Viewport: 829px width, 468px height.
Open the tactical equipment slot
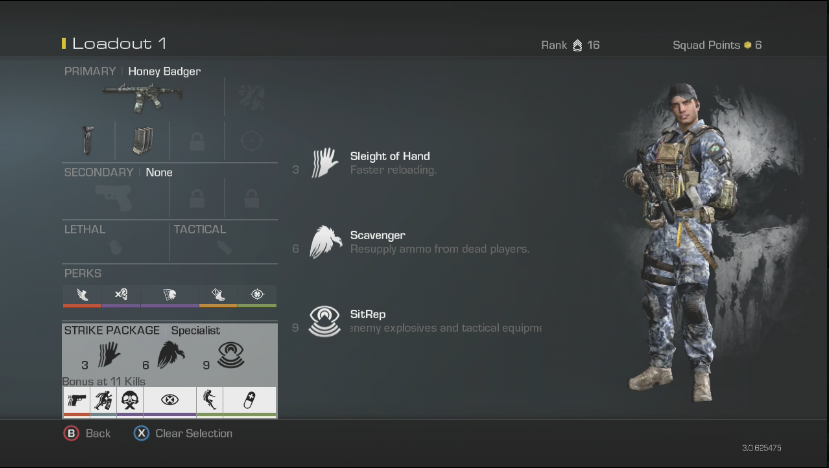223,247
